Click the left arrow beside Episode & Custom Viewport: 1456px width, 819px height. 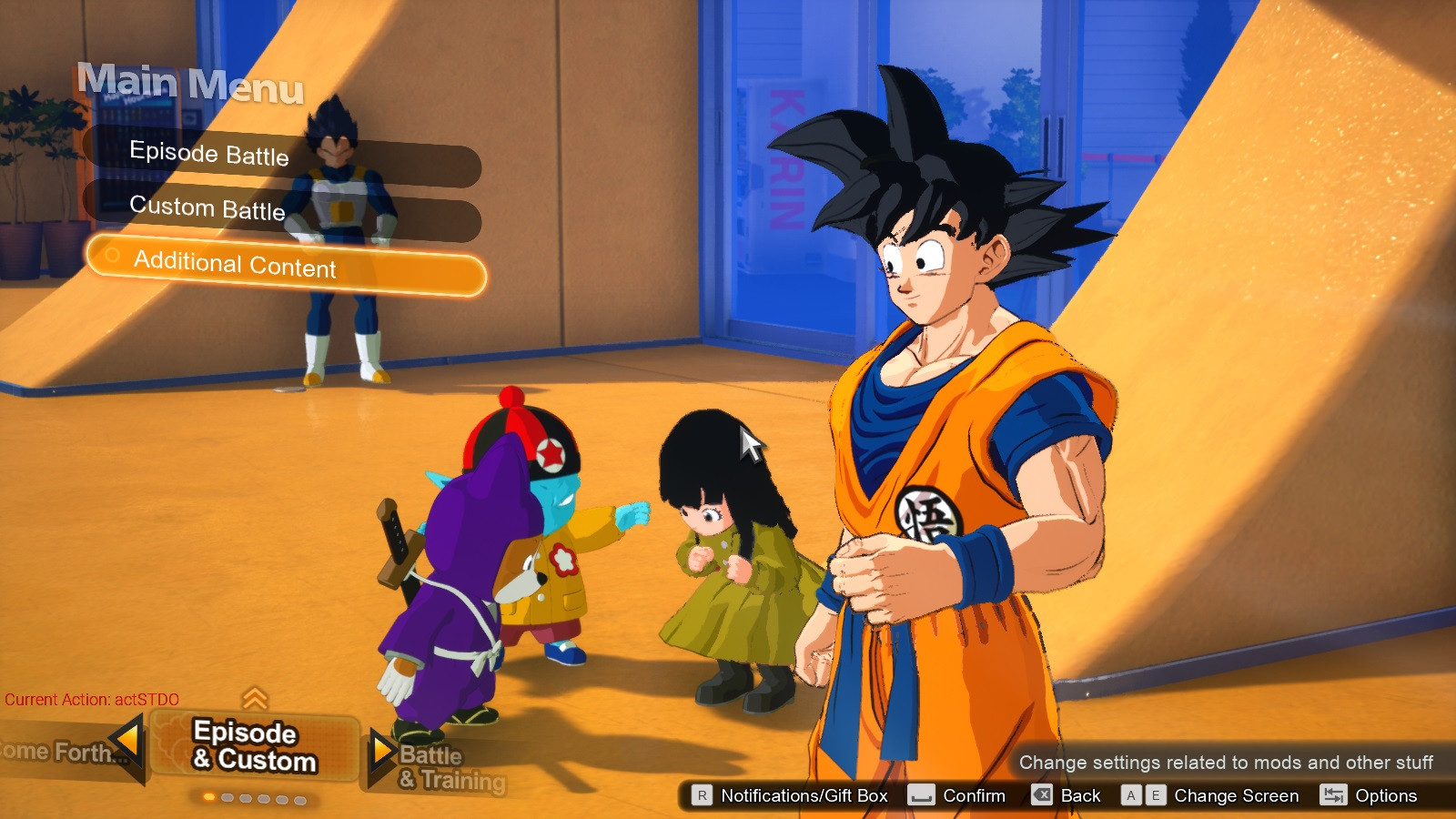point(129,739)
